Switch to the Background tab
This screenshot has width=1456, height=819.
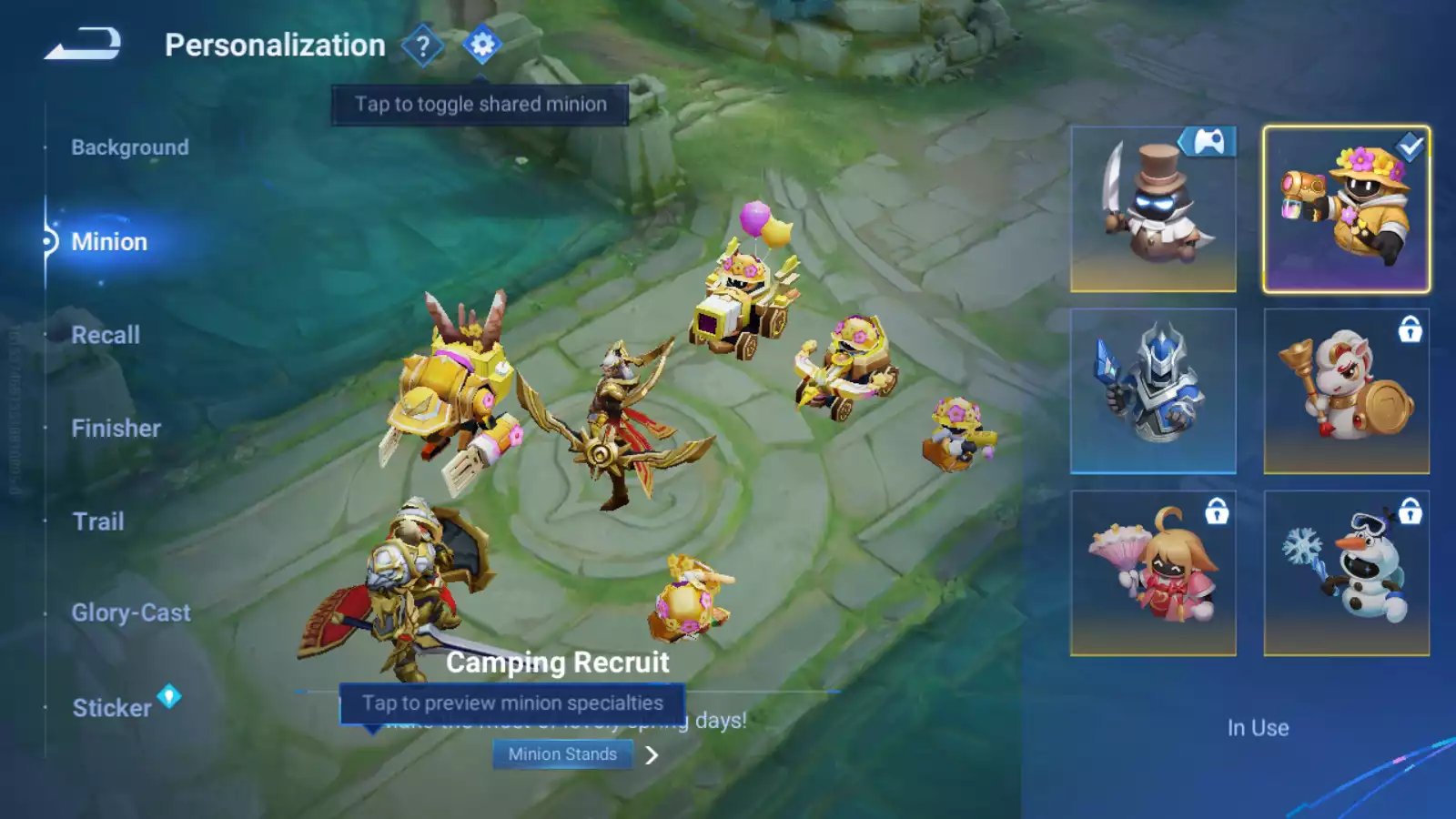pyautogui.click(x=130, y=147)
